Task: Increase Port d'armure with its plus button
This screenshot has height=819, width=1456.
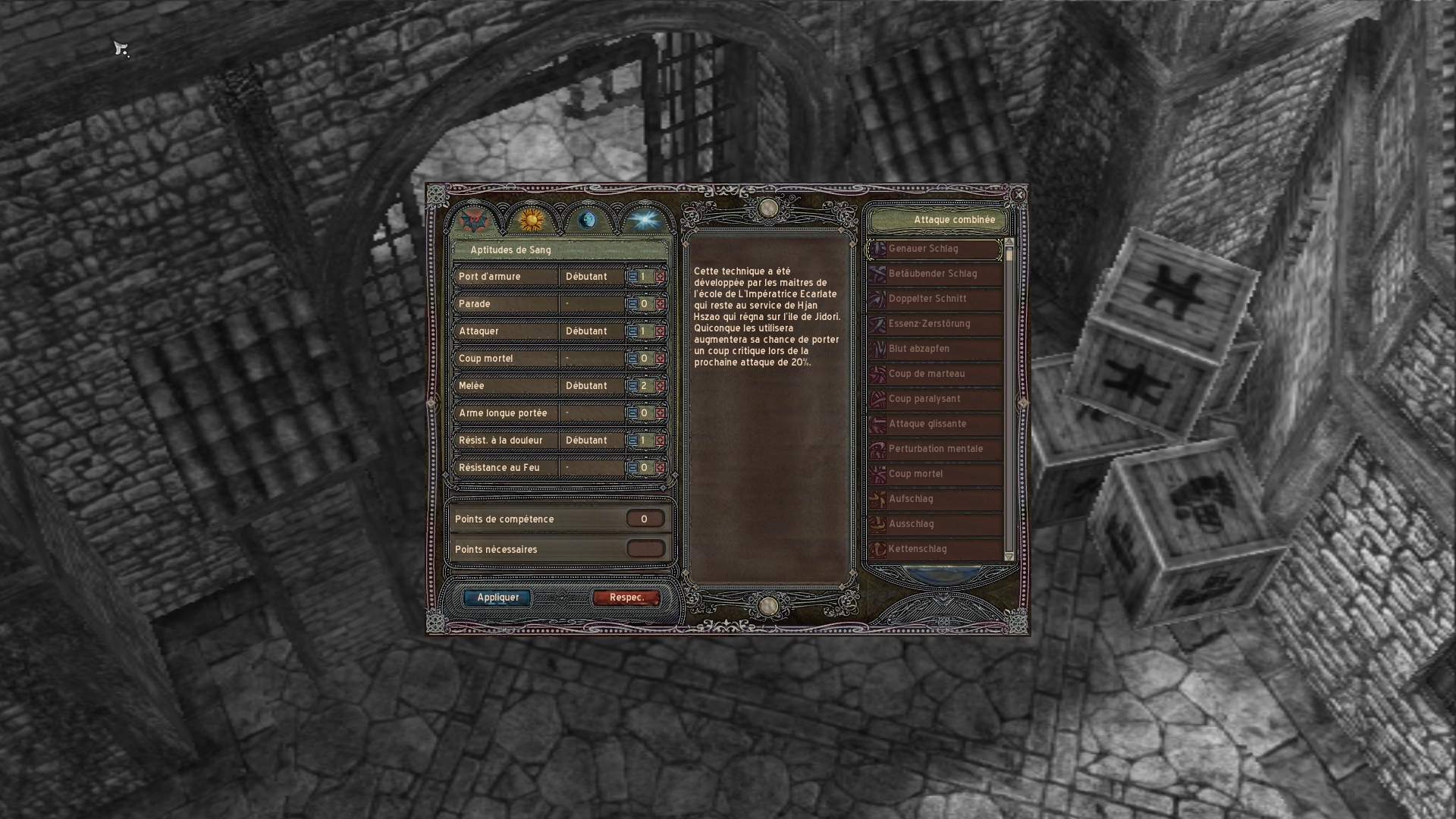Action: click(x=660, y=277)
